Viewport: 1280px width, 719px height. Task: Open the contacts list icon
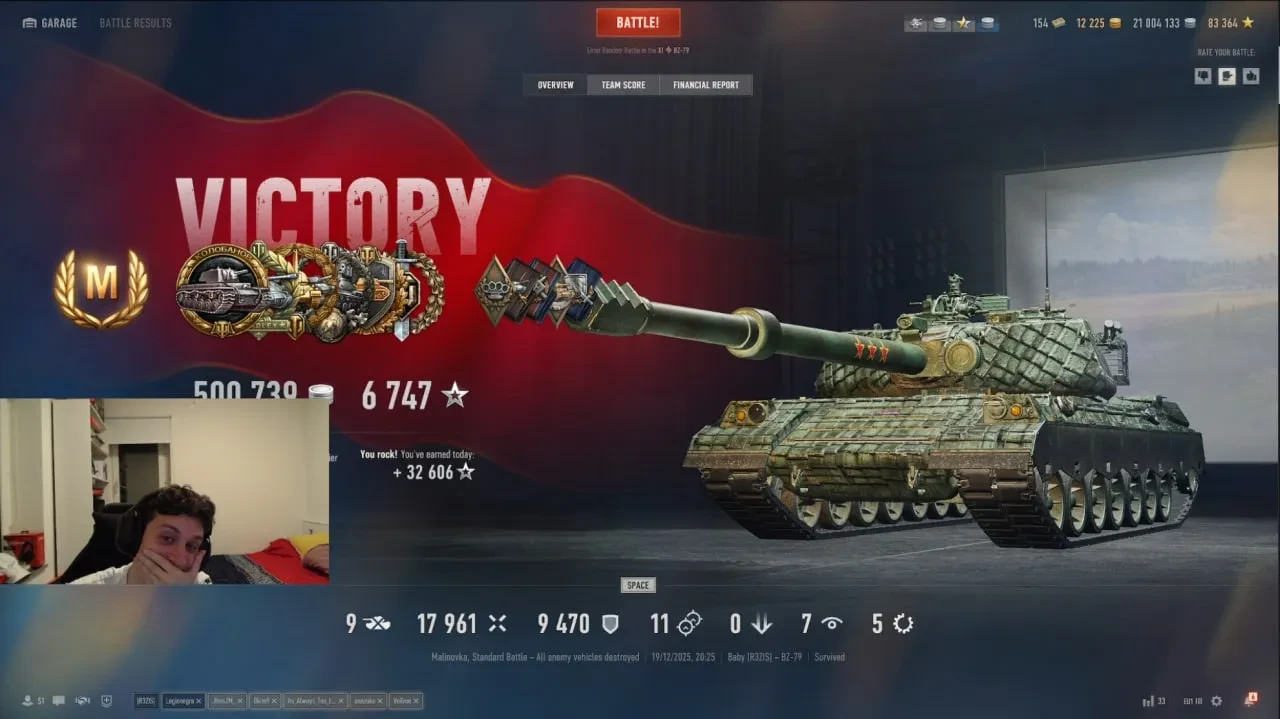28,701
